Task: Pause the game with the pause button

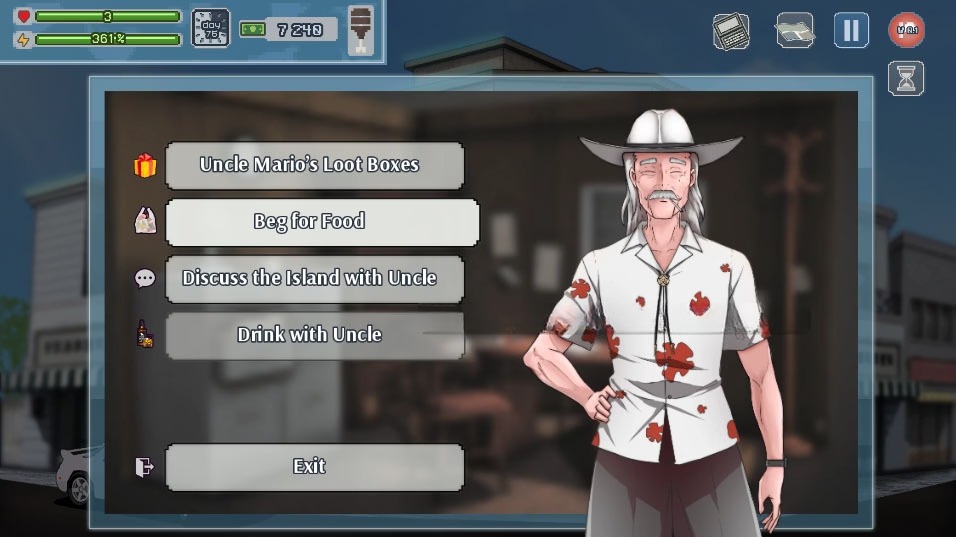Action: (851, 30)
